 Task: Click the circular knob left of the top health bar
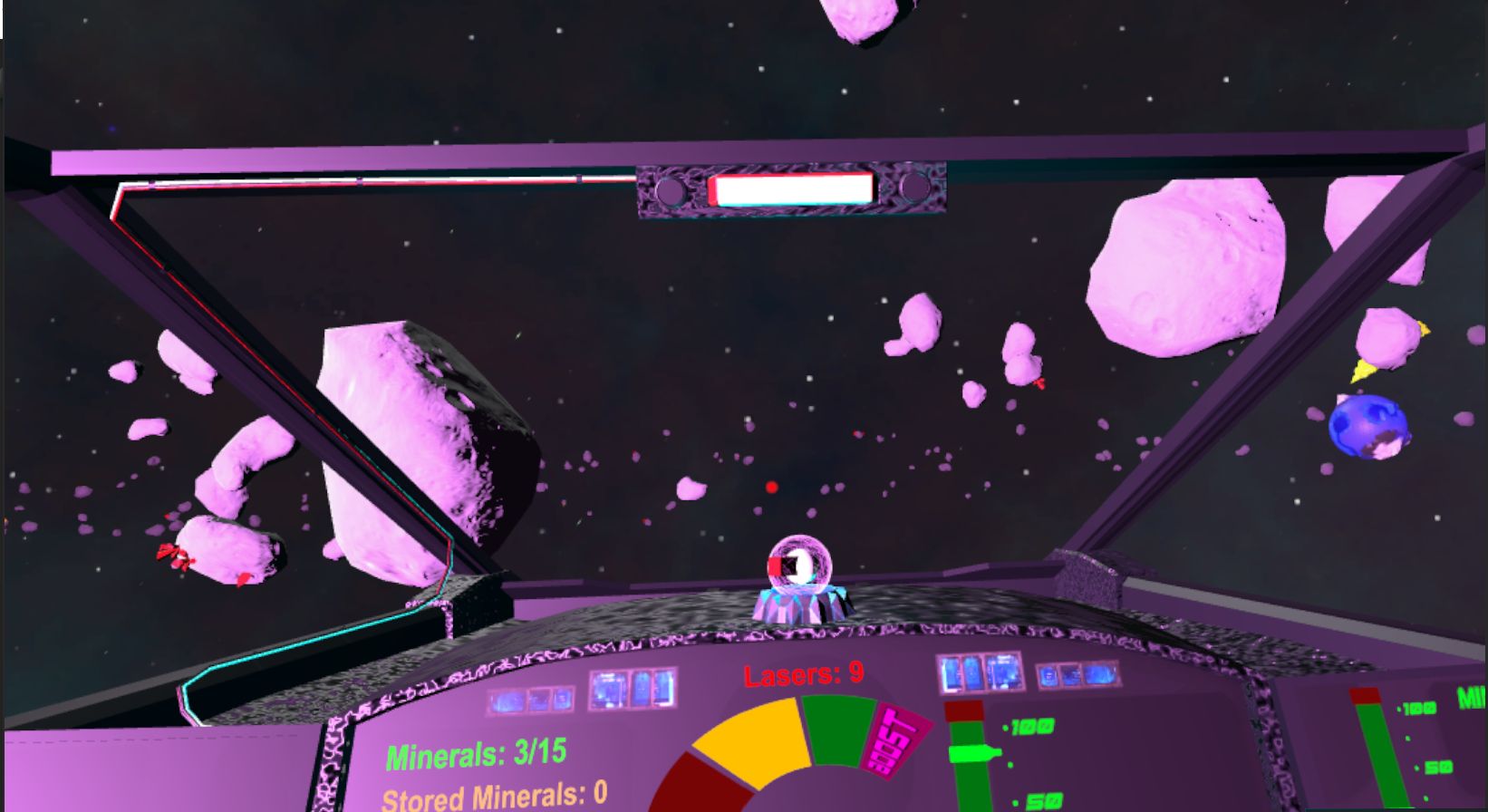[x=672, y=192]
